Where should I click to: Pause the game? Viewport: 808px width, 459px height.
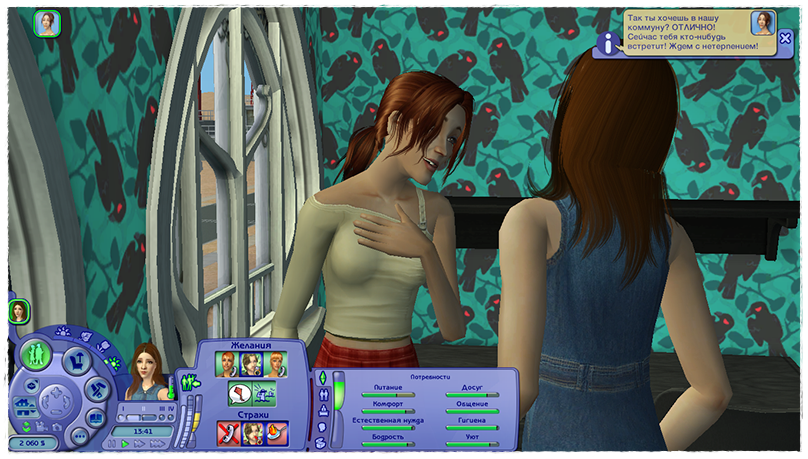pos(113,443)
